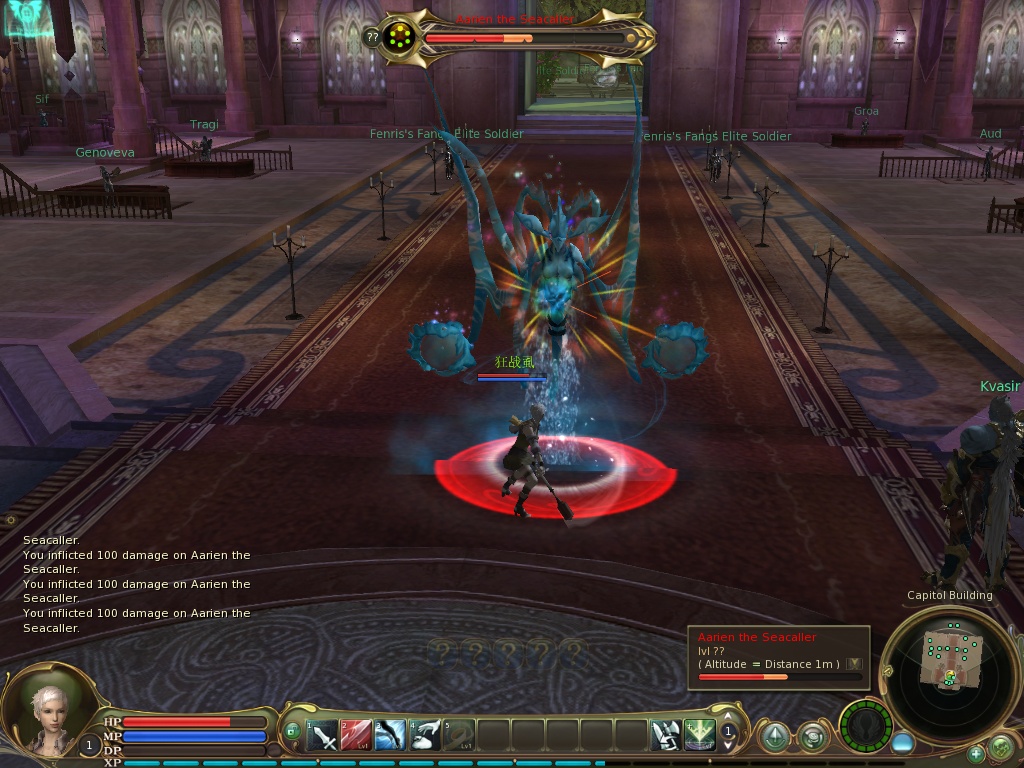Click the swirl orb next to the arrow orb
1024x768 pixels.
(x=812, y=737)
